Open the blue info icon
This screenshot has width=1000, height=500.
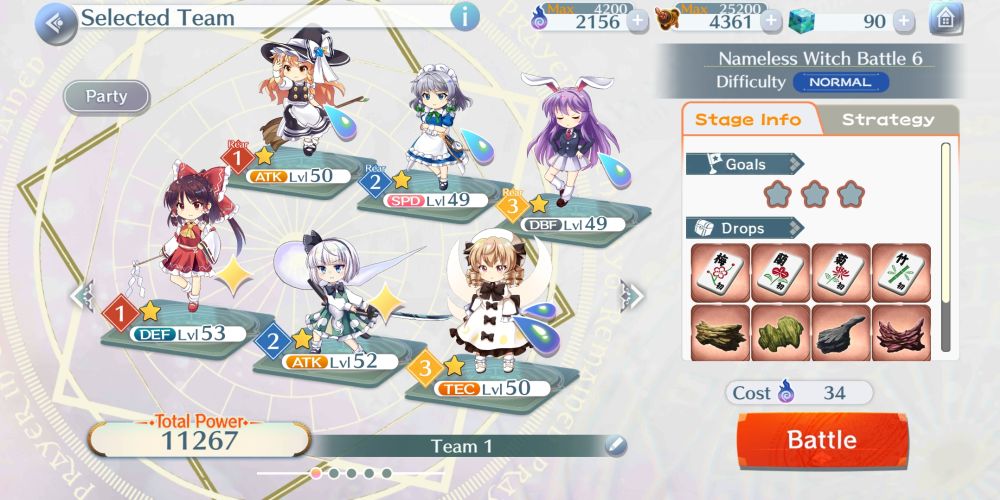point(464,17)
